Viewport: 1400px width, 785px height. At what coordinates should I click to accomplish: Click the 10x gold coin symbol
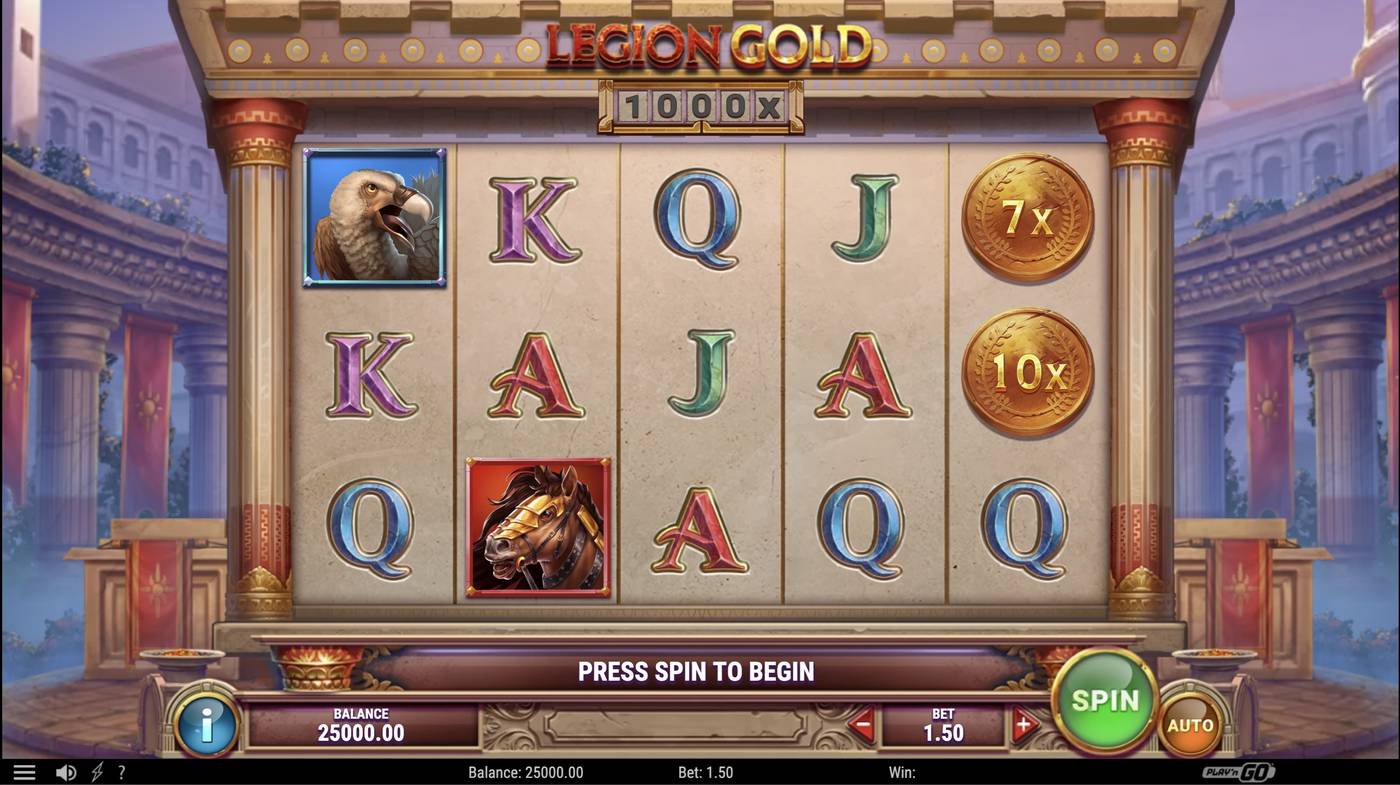click(1025, 370)
